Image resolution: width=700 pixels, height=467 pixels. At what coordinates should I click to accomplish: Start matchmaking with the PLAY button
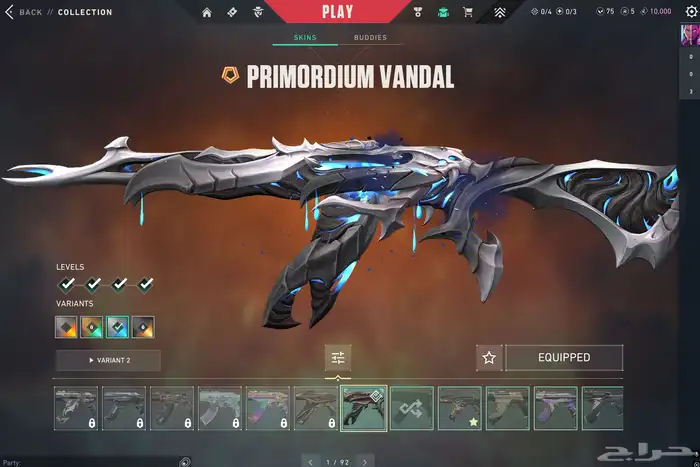pos(337,12)
